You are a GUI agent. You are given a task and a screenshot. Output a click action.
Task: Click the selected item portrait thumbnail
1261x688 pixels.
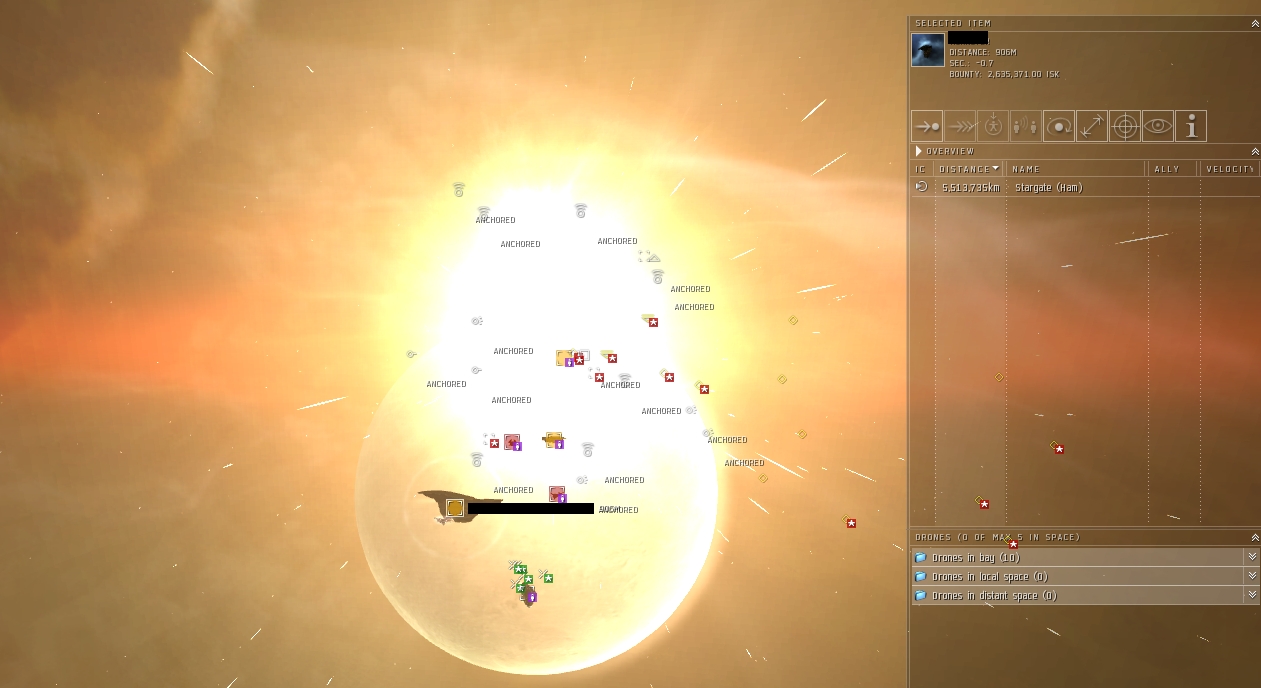[928, 50]
